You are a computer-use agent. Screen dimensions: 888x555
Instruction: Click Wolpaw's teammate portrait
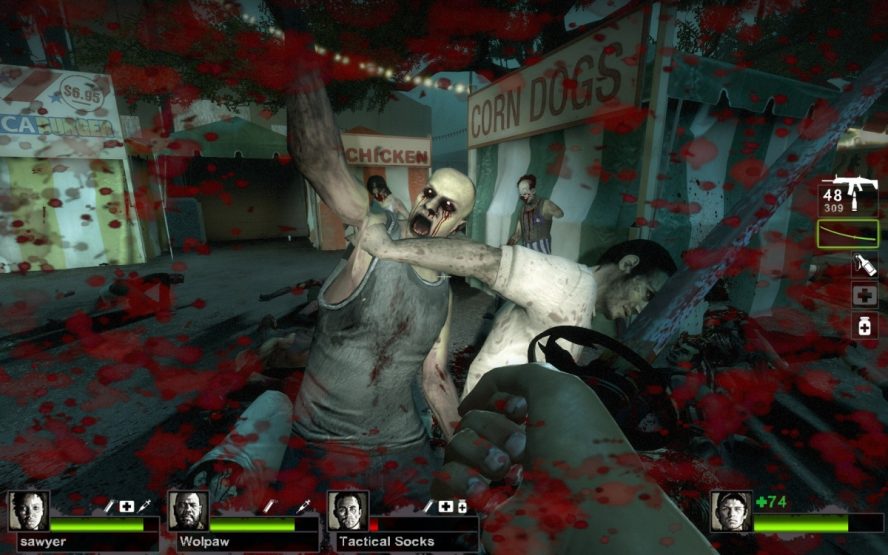pyautogui.click(x=188, y=511)
